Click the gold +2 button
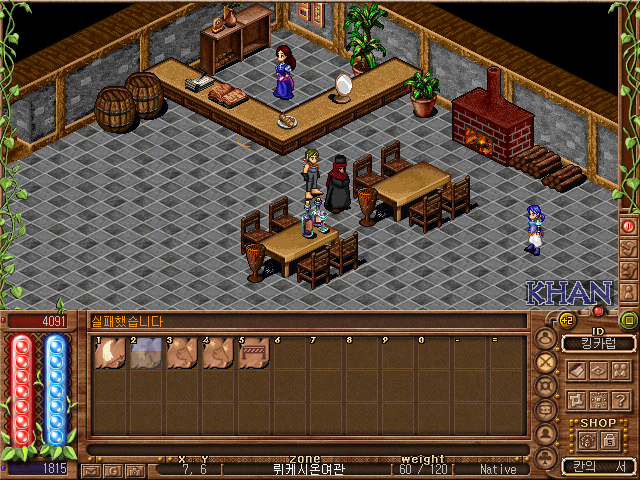 (566, 320)
